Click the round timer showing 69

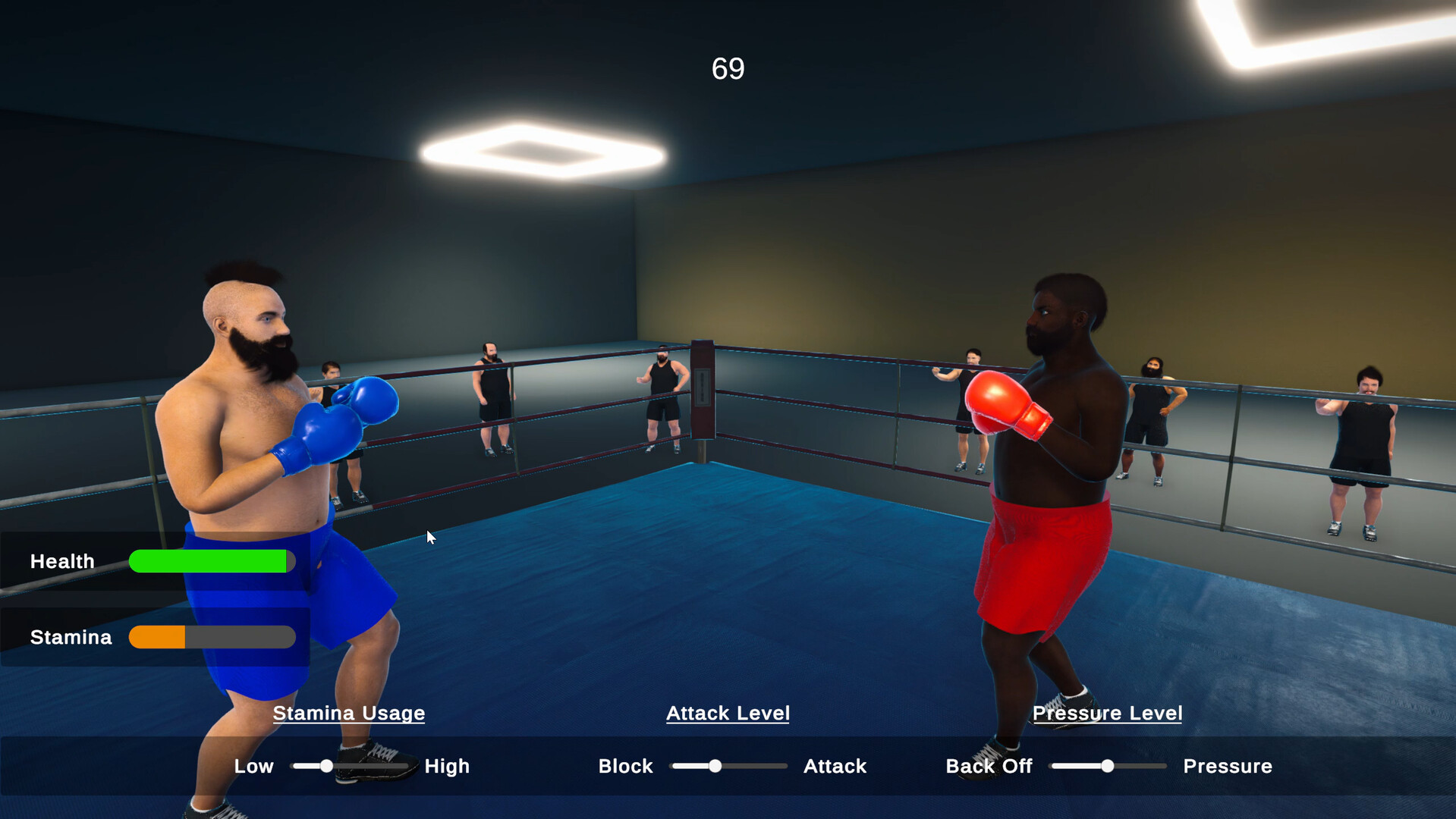click(726, 67)
